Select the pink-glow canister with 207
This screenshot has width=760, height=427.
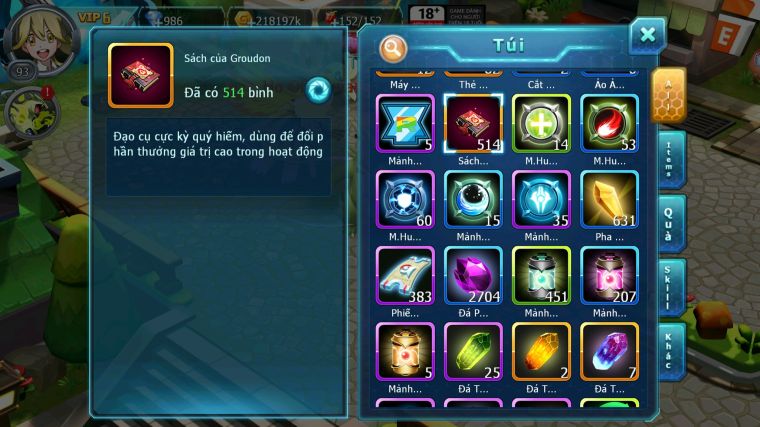(609, 275)
